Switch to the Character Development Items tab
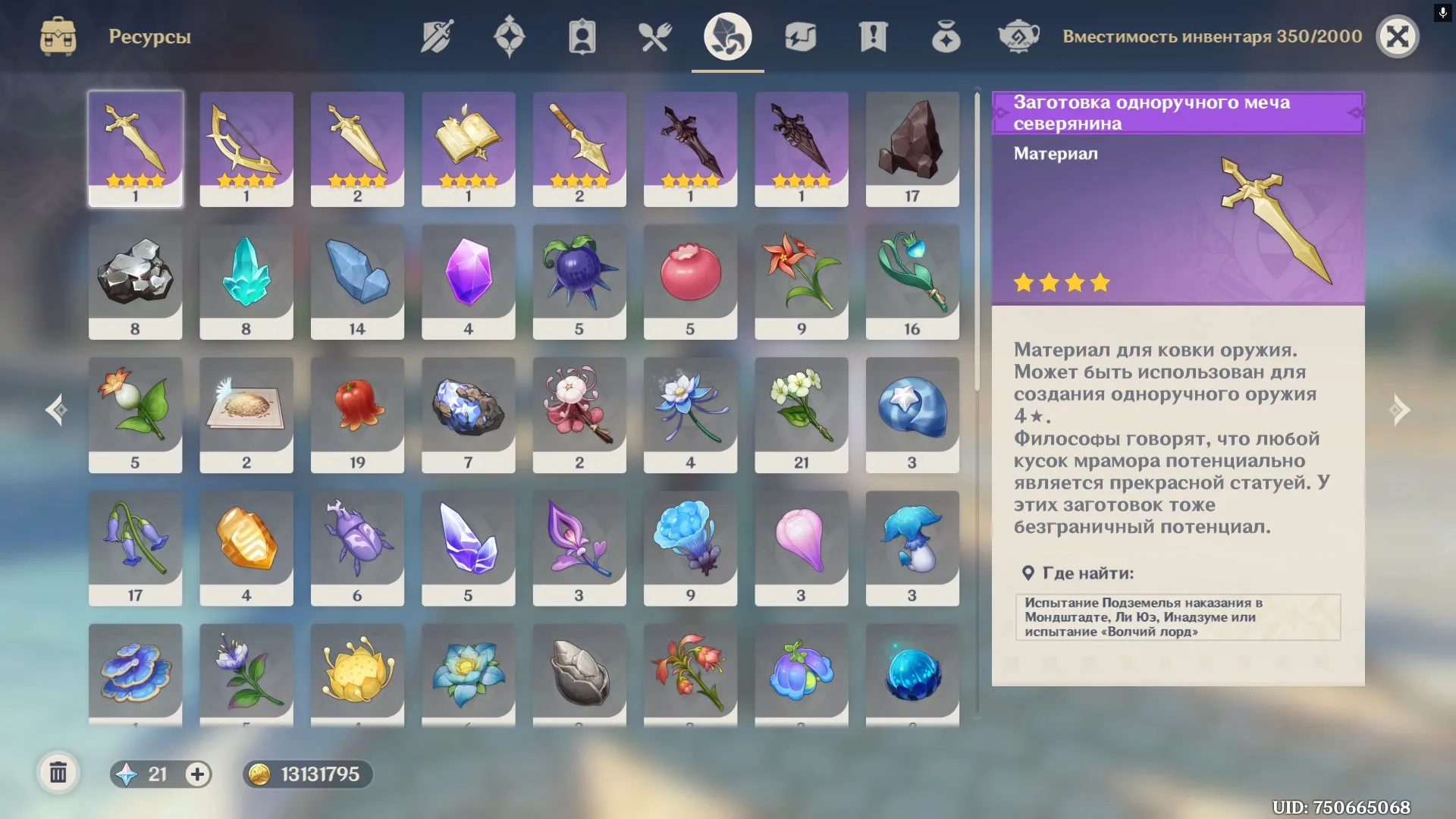The image size is (1456, 819). (582, 36)
